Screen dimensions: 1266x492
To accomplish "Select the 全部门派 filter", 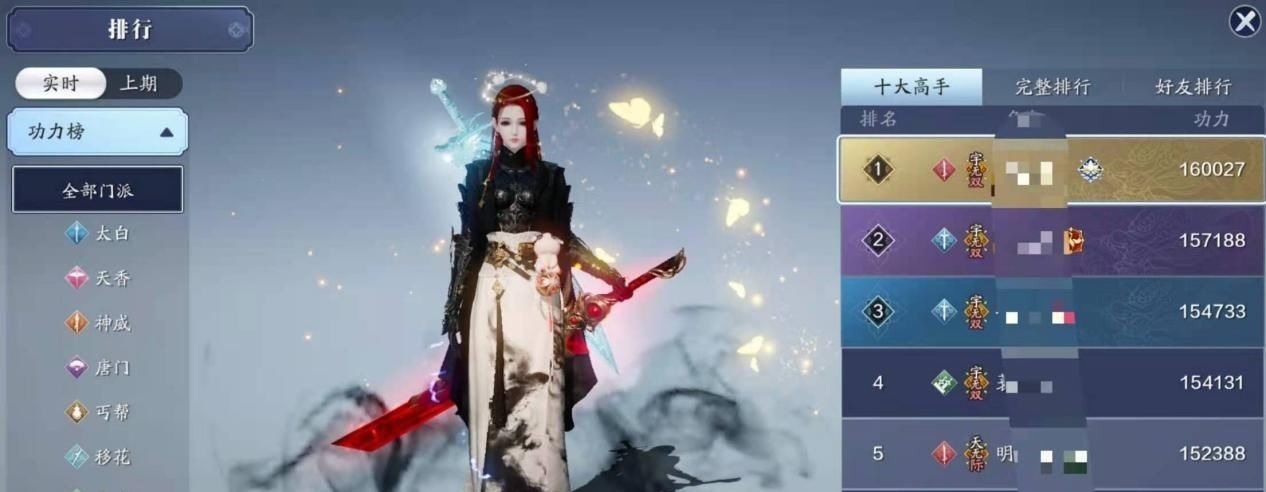I will pyautogui.click(x=97, y=190).
